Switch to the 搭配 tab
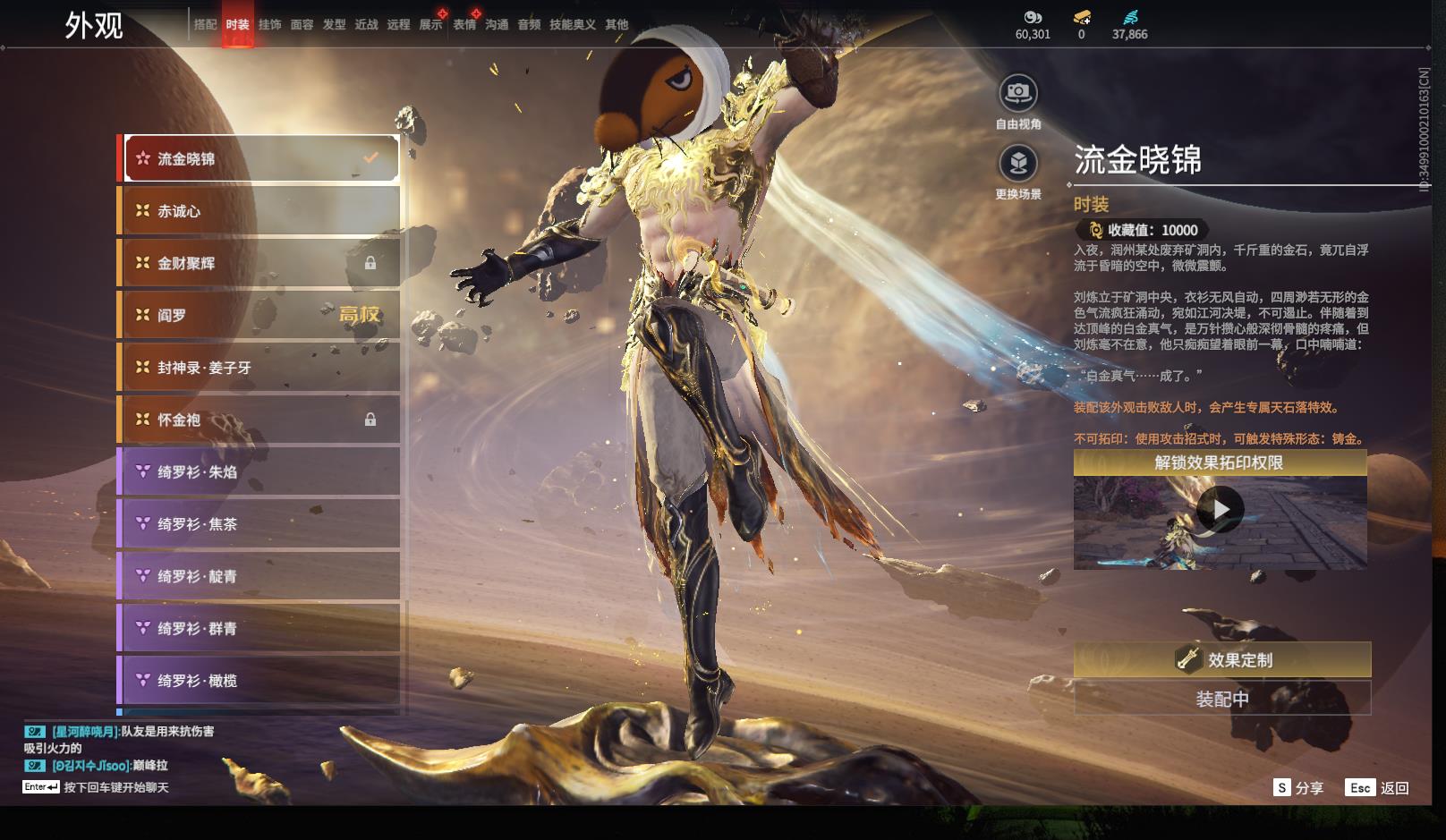 pyautogui.click(x=205, y=25)
